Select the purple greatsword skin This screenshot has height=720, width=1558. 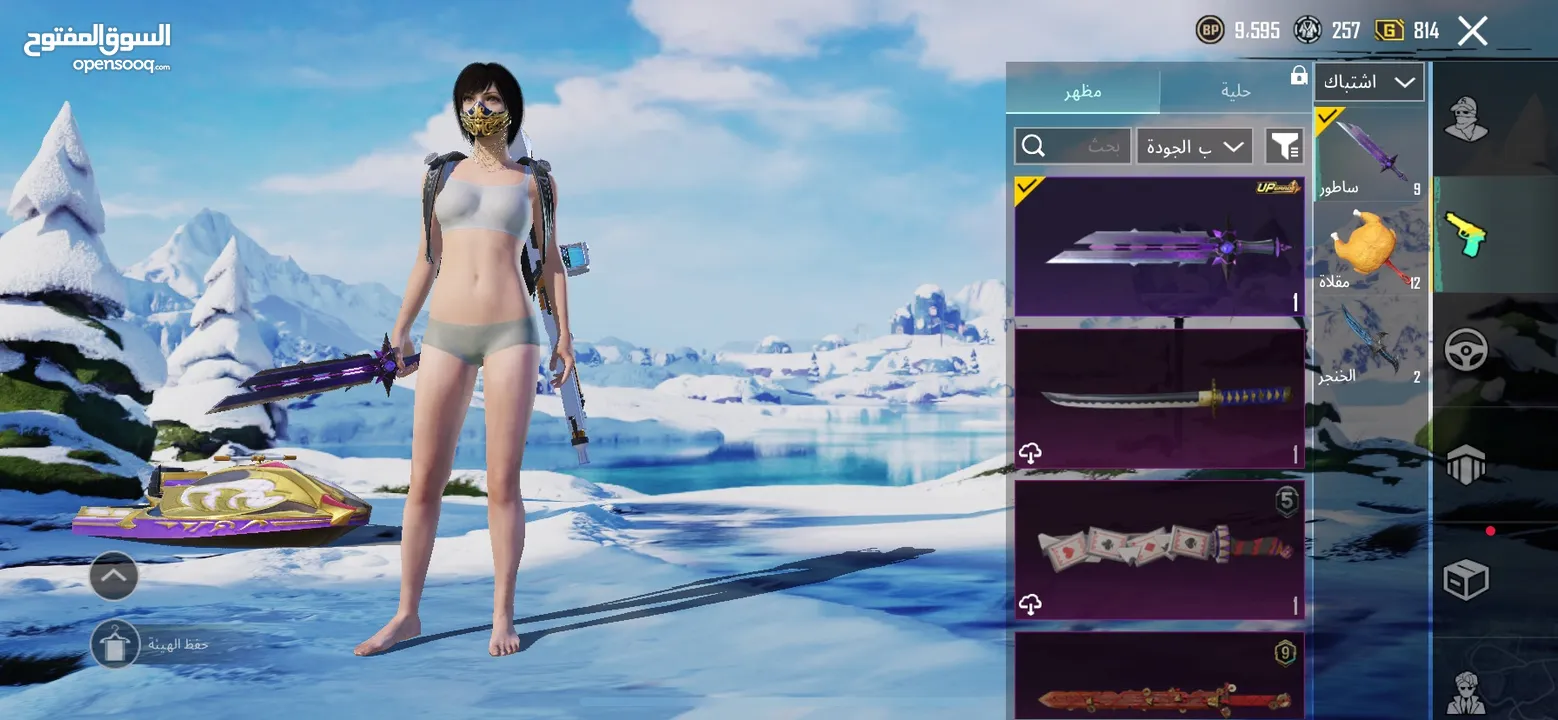pos(1160,247)
